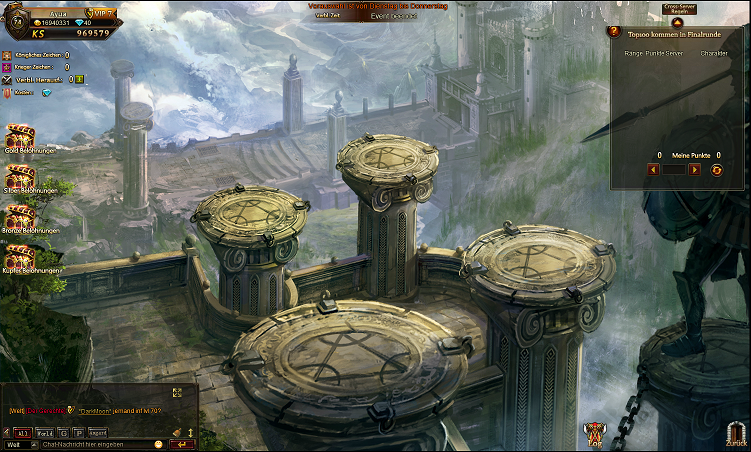751x452 pixels.
Task: Select the P chat tab
Action: click(79, 432)
